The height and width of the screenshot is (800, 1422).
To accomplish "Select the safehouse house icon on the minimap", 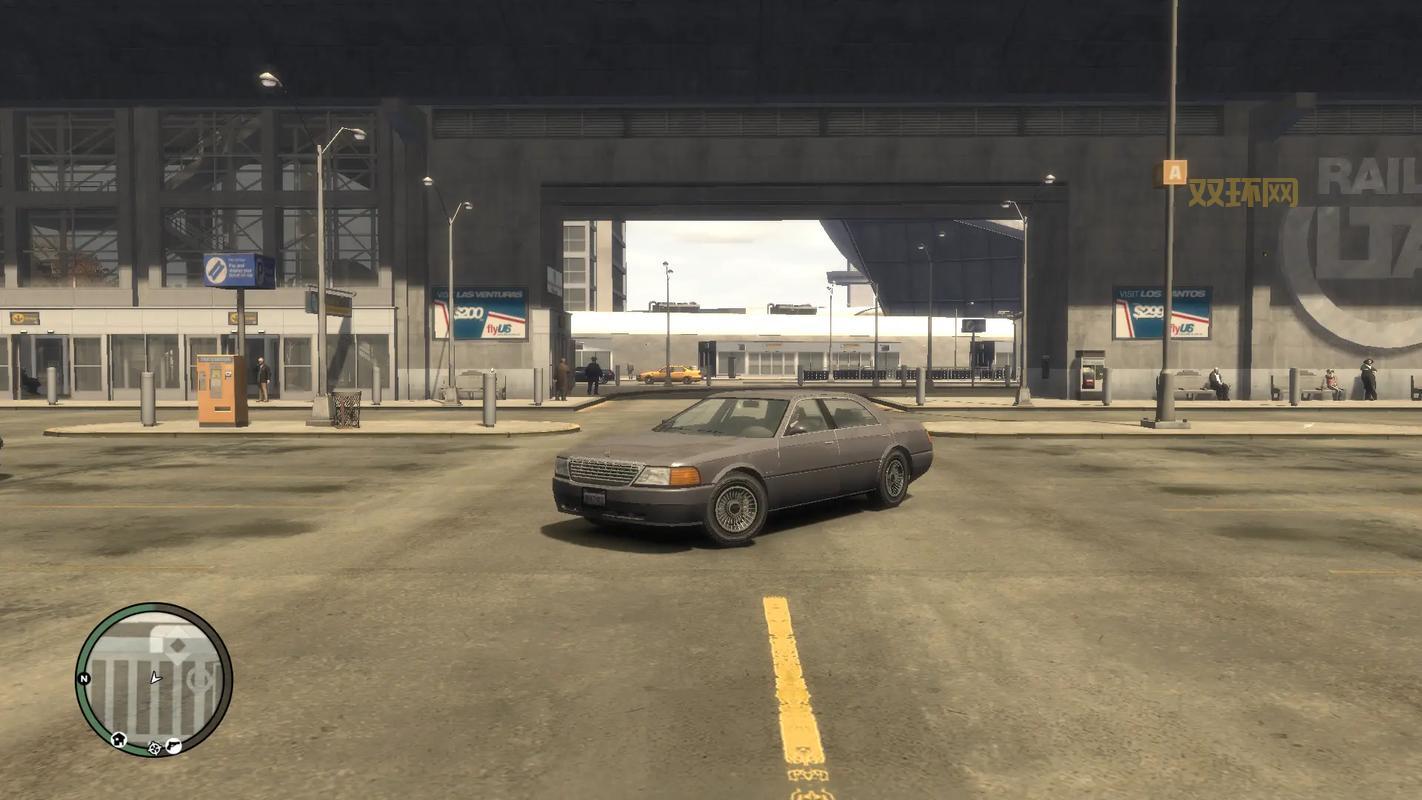I will (119, 738).
